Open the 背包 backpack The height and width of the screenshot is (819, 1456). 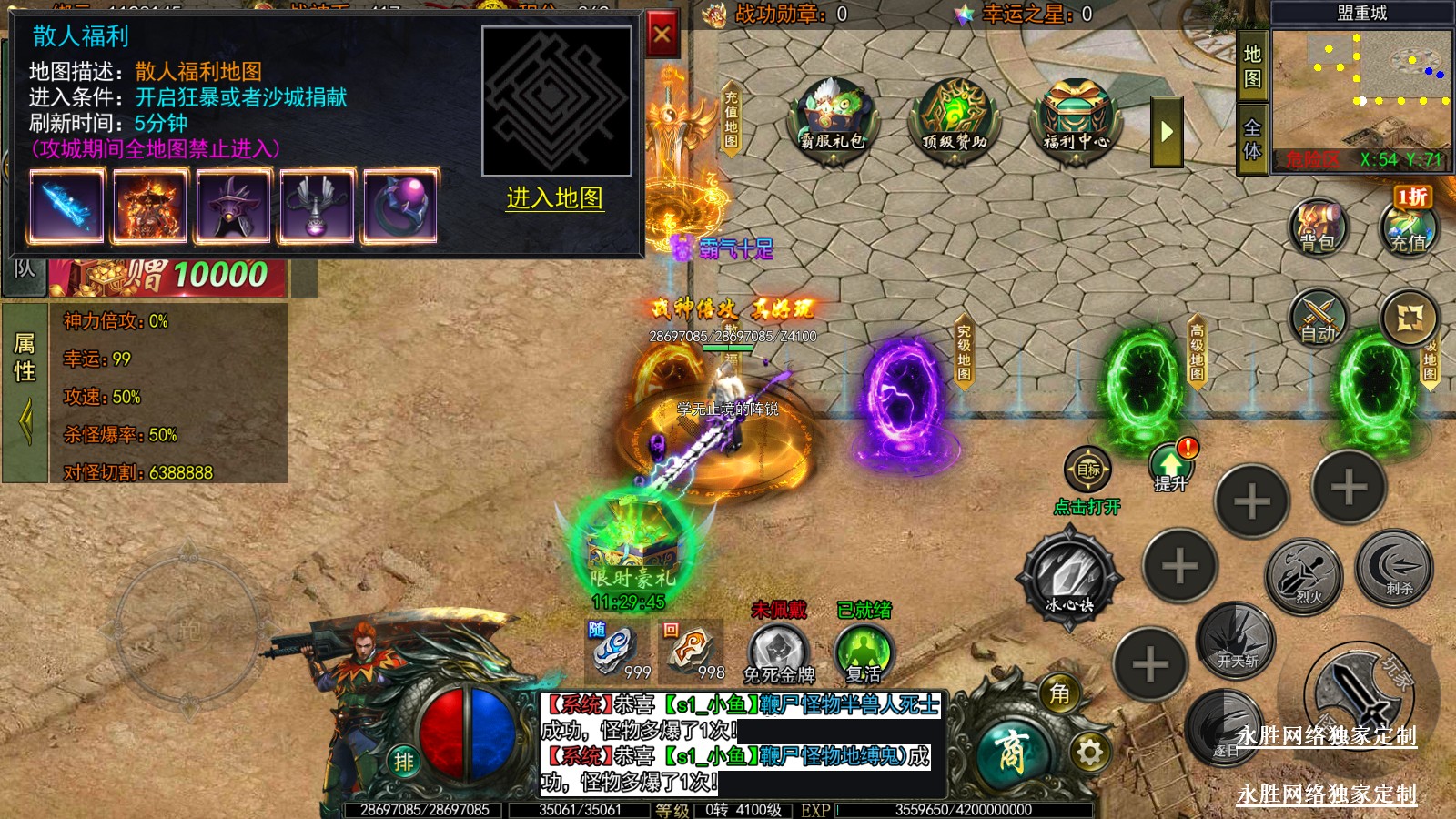click(1317, 226)
